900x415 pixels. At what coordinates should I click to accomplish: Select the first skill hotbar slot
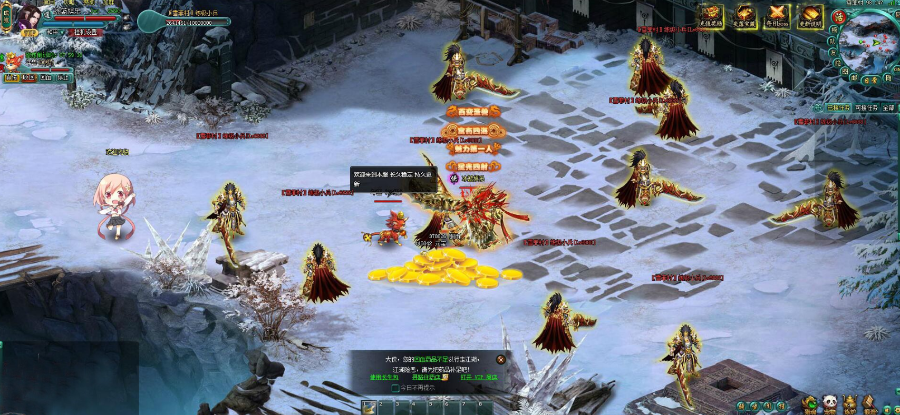pyautogui.click(x=369, y=406)
